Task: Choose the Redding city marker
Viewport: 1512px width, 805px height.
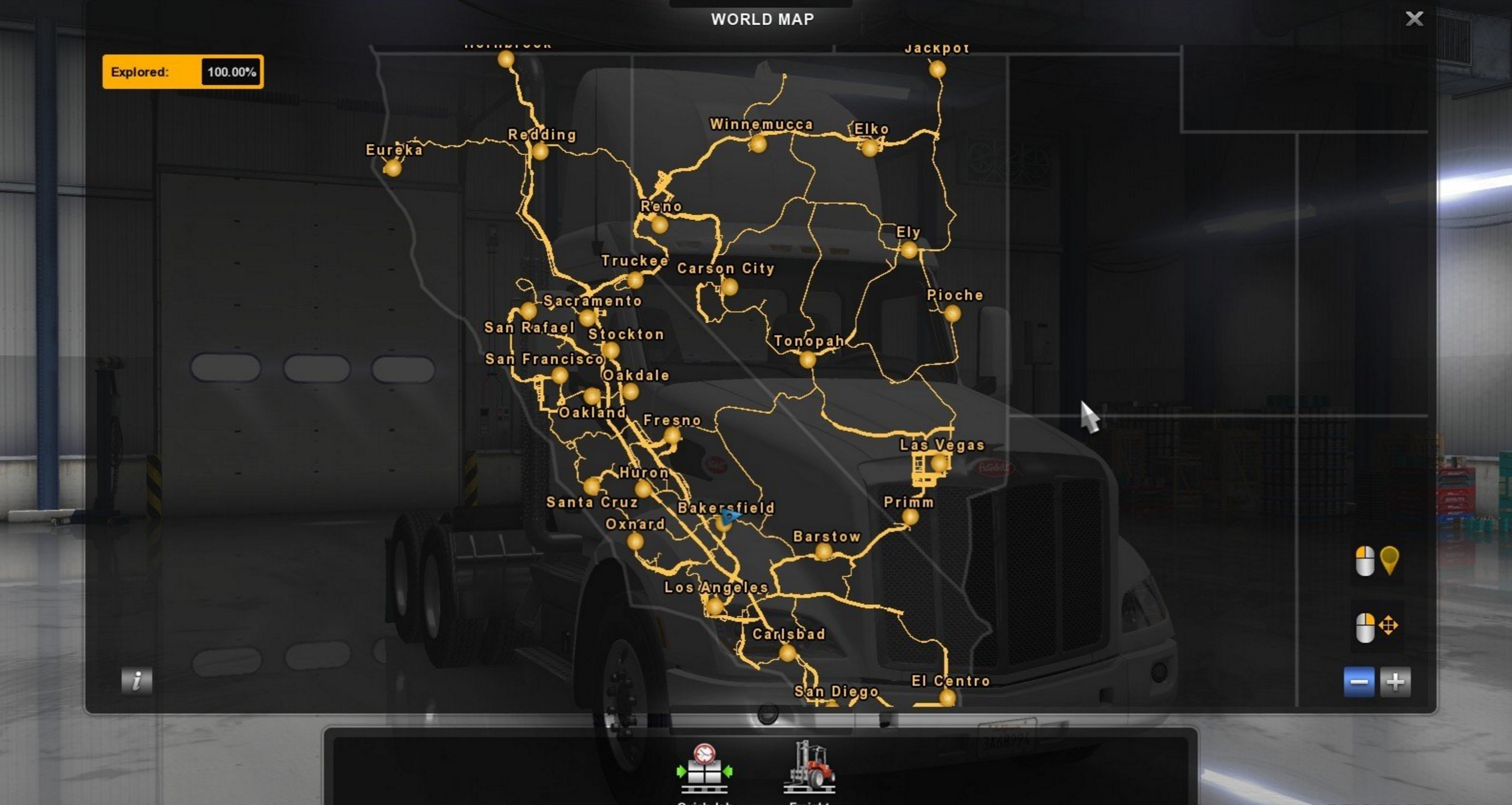Action: coord(540,152)
